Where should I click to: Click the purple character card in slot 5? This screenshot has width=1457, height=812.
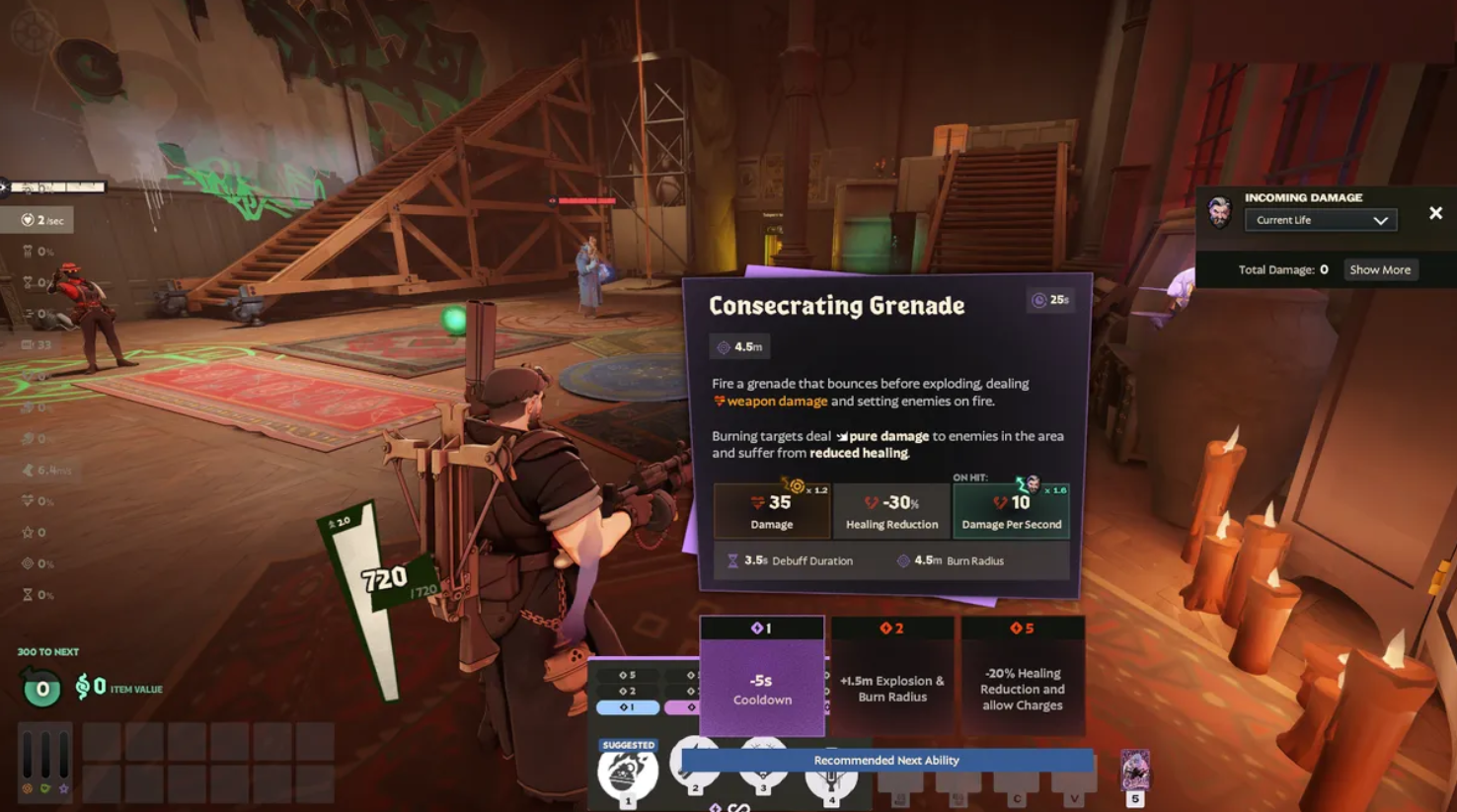pos(1135,772)
